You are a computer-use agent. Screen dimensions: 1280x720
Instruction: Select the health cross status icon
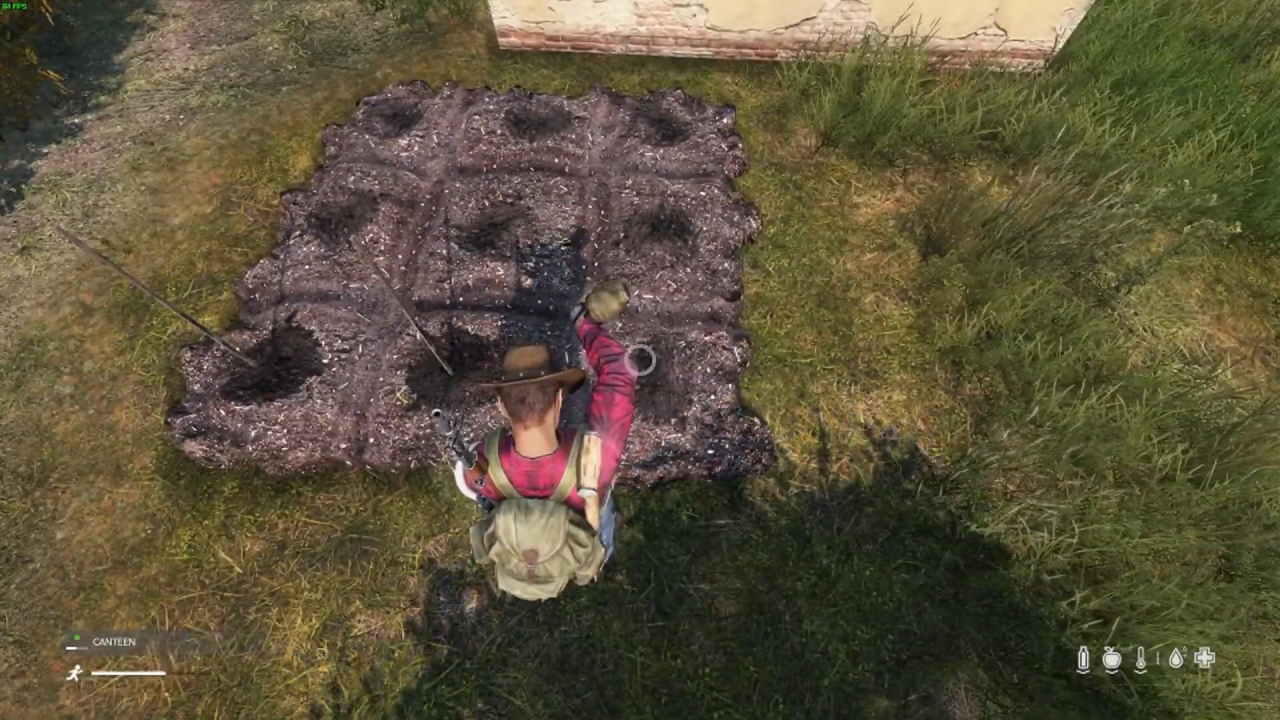(x=1204, y=658)
